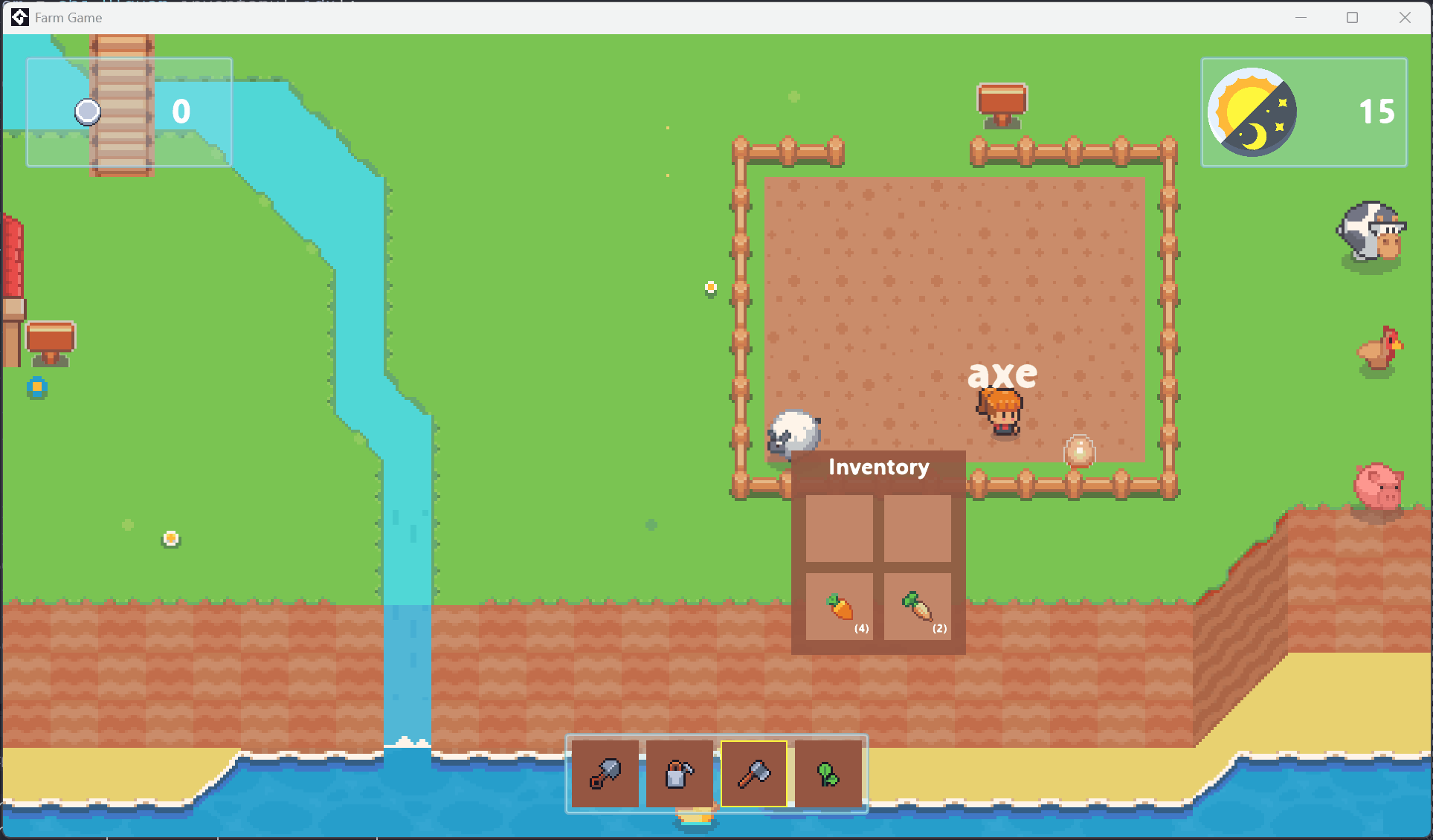
Task: Choose the axe hotbar slot
Action: [x=754, y=774]
